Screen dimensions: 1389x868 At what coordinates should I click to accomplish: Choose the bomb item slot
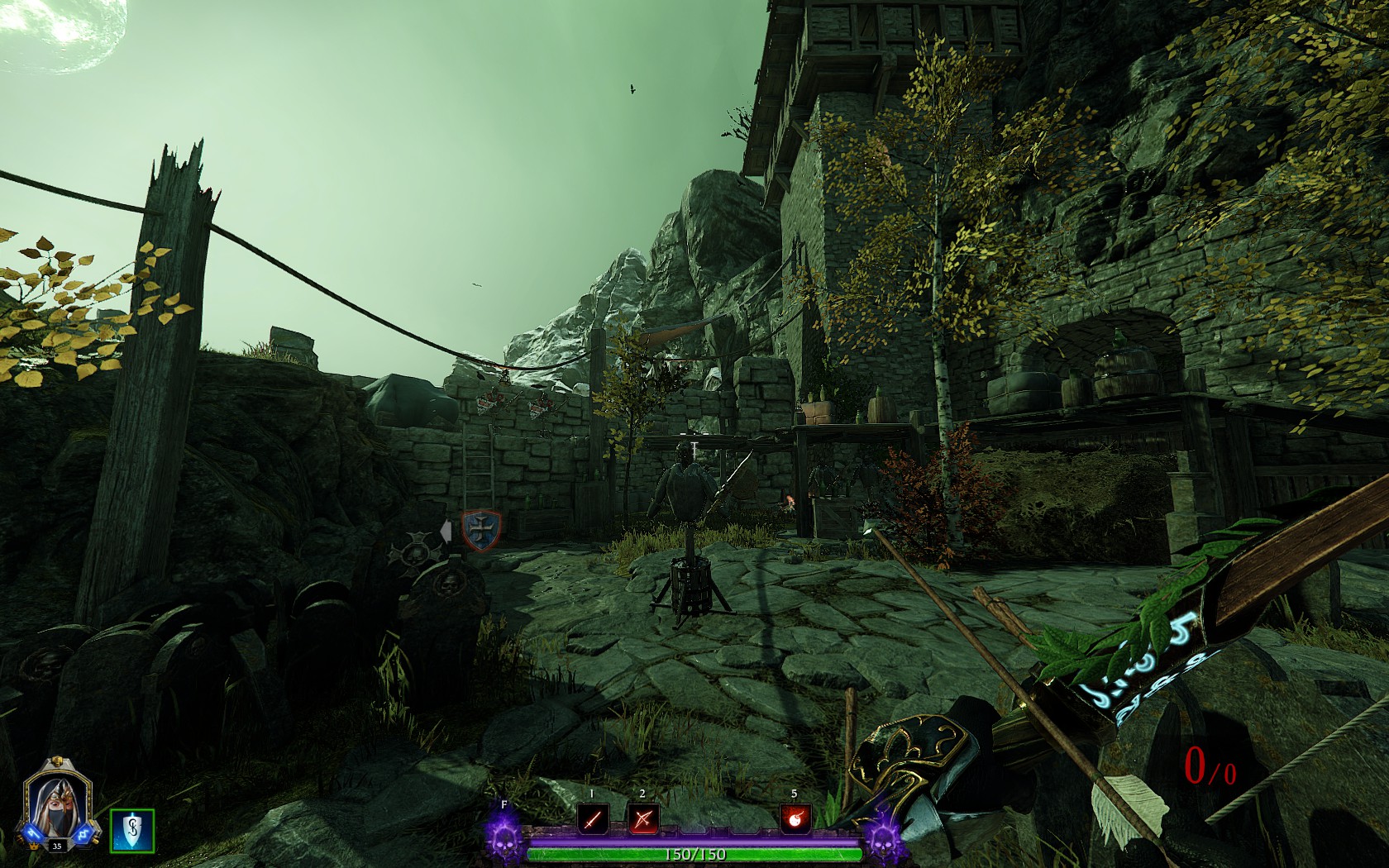[795, 819]
